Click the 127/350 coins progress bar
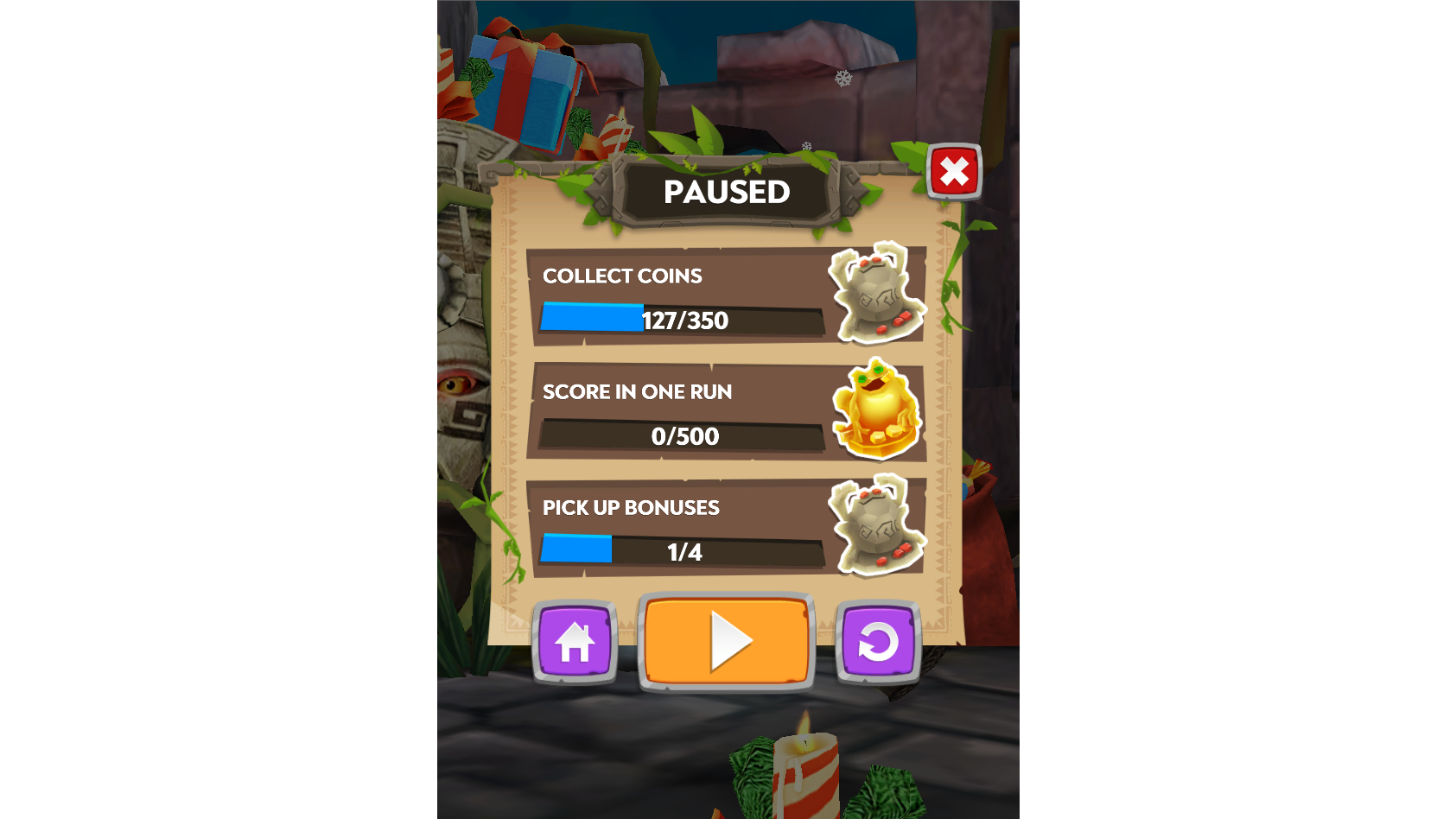1456x819 pixels. pos(683,320)
